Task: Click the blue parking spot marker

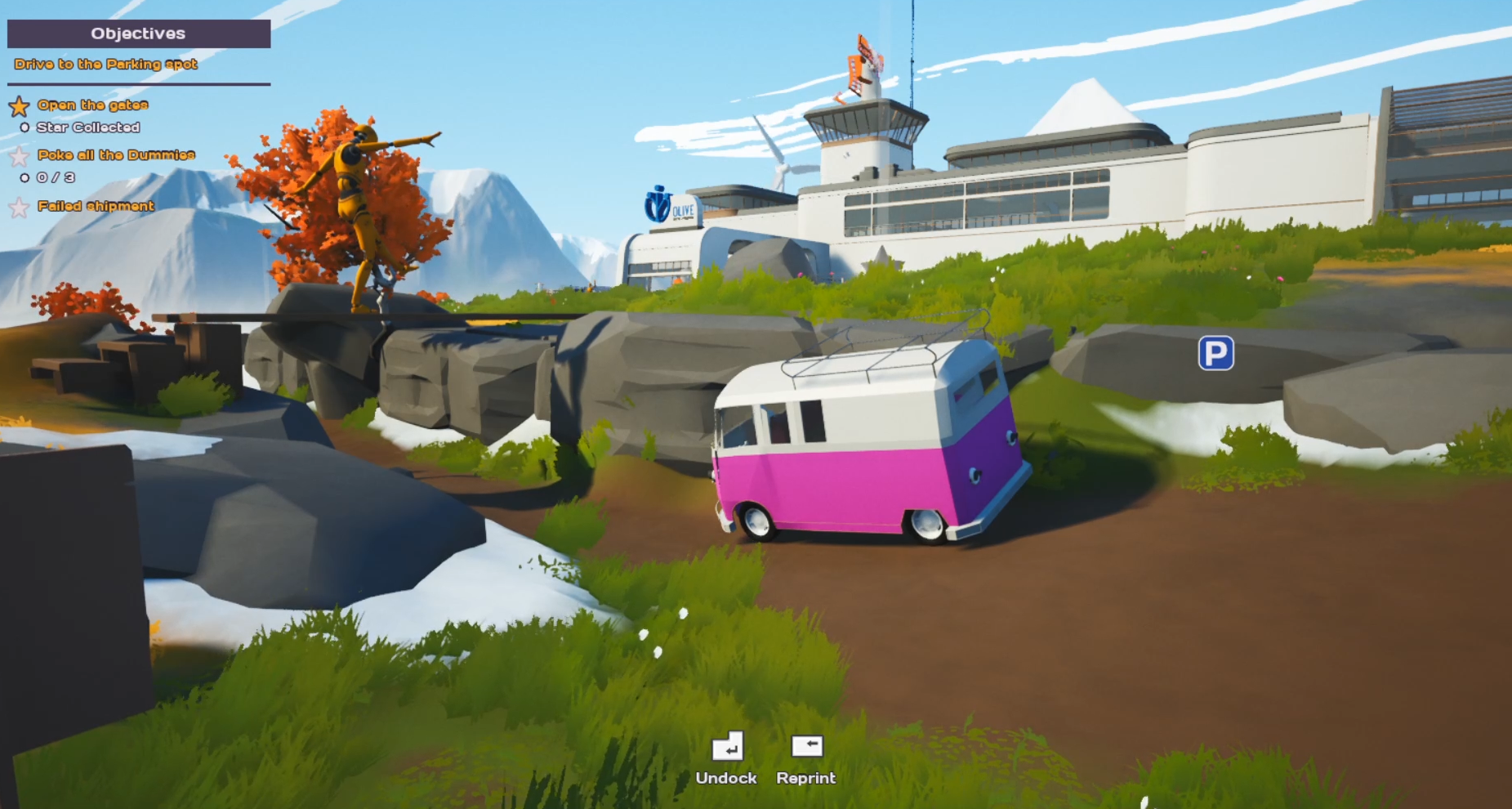Action: [1215, 353]
